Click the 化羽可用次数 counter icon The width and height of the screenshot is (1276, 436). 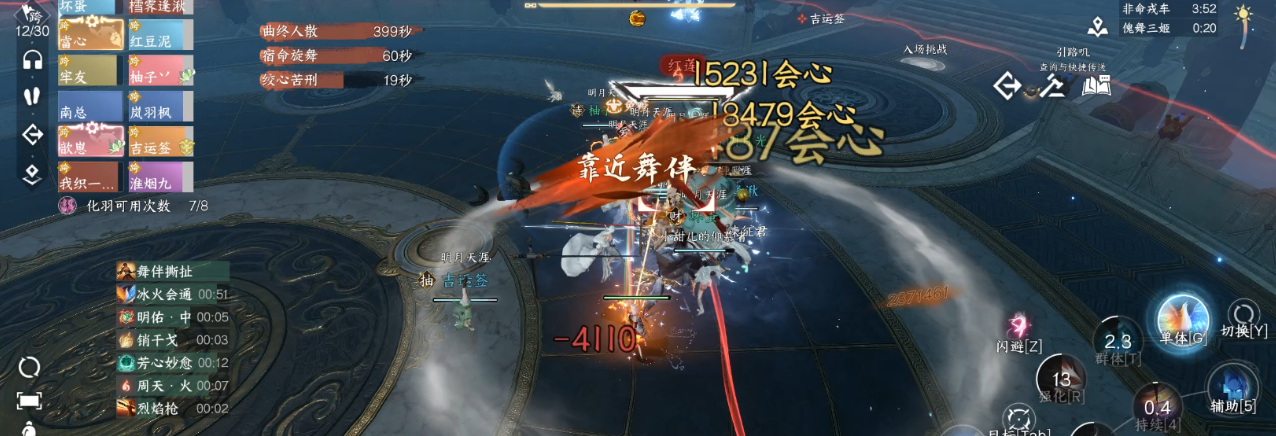(x=69, y=206)
